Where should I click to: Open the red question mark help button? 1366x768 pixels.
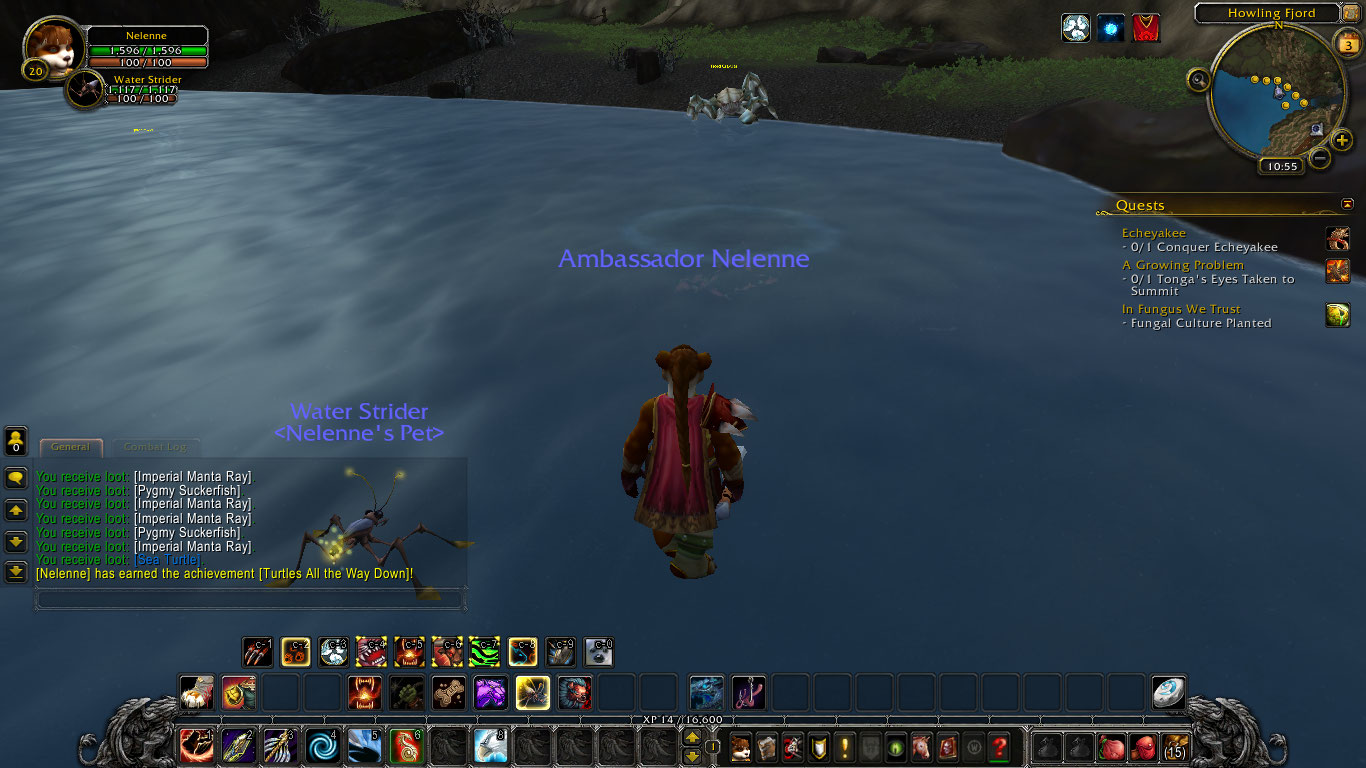click(x=998, y=746)
